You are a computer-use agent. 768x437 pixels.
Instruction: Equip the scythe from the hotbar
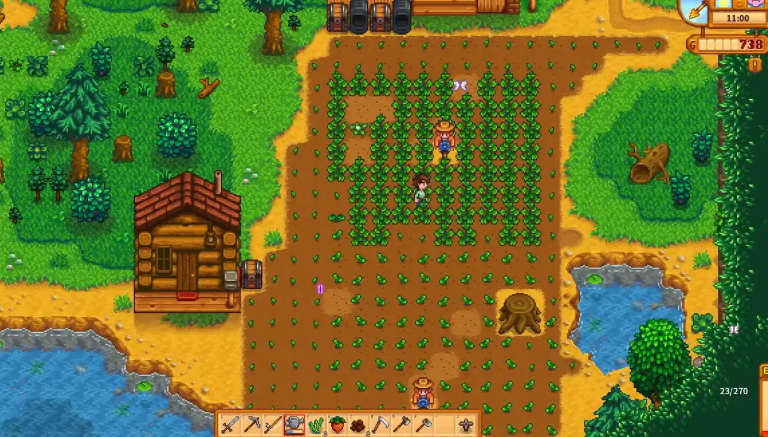(x=380, y=425)
